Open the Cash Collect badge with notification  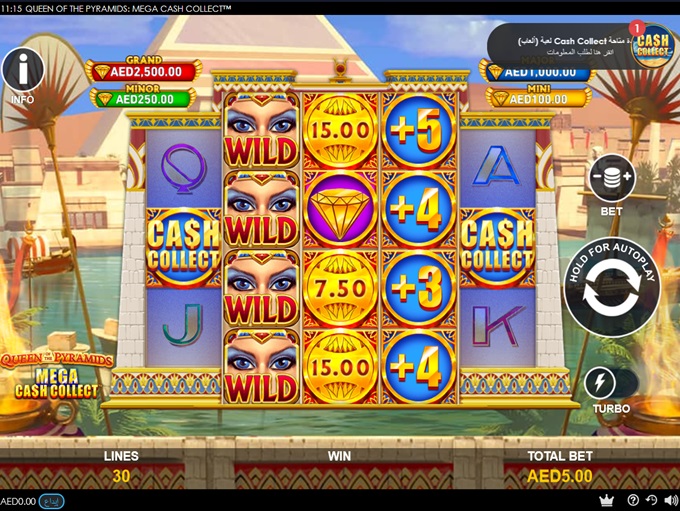click(653, 44)
